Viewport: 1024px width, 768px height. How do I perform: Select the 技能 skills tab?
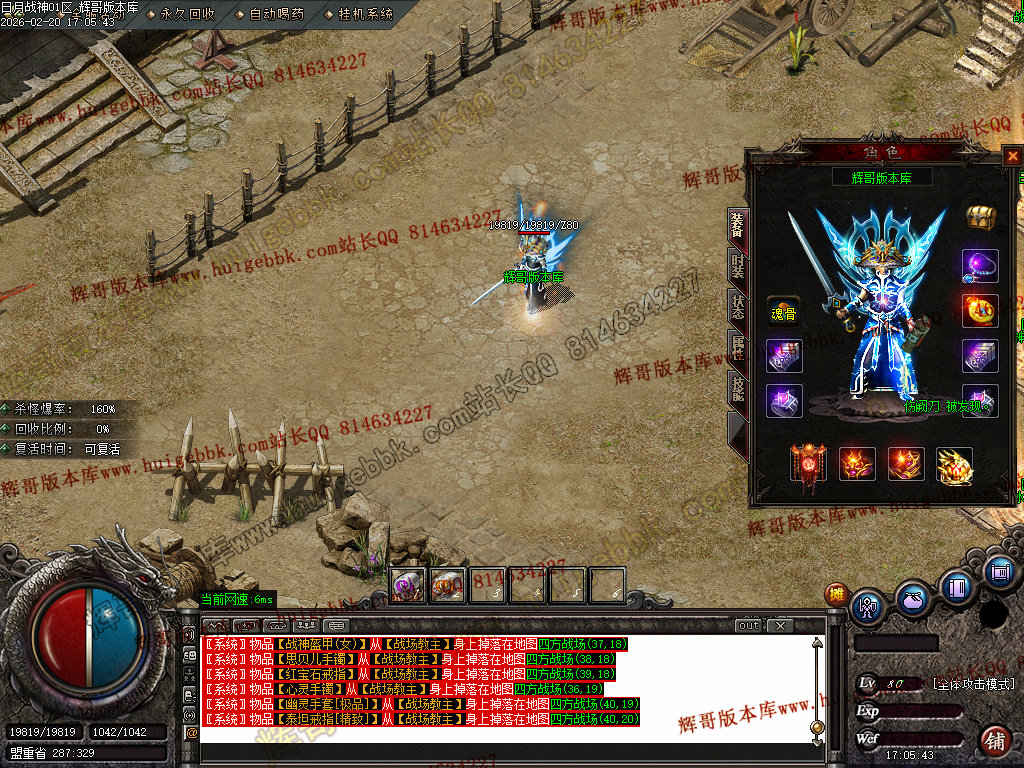(737, 389)
